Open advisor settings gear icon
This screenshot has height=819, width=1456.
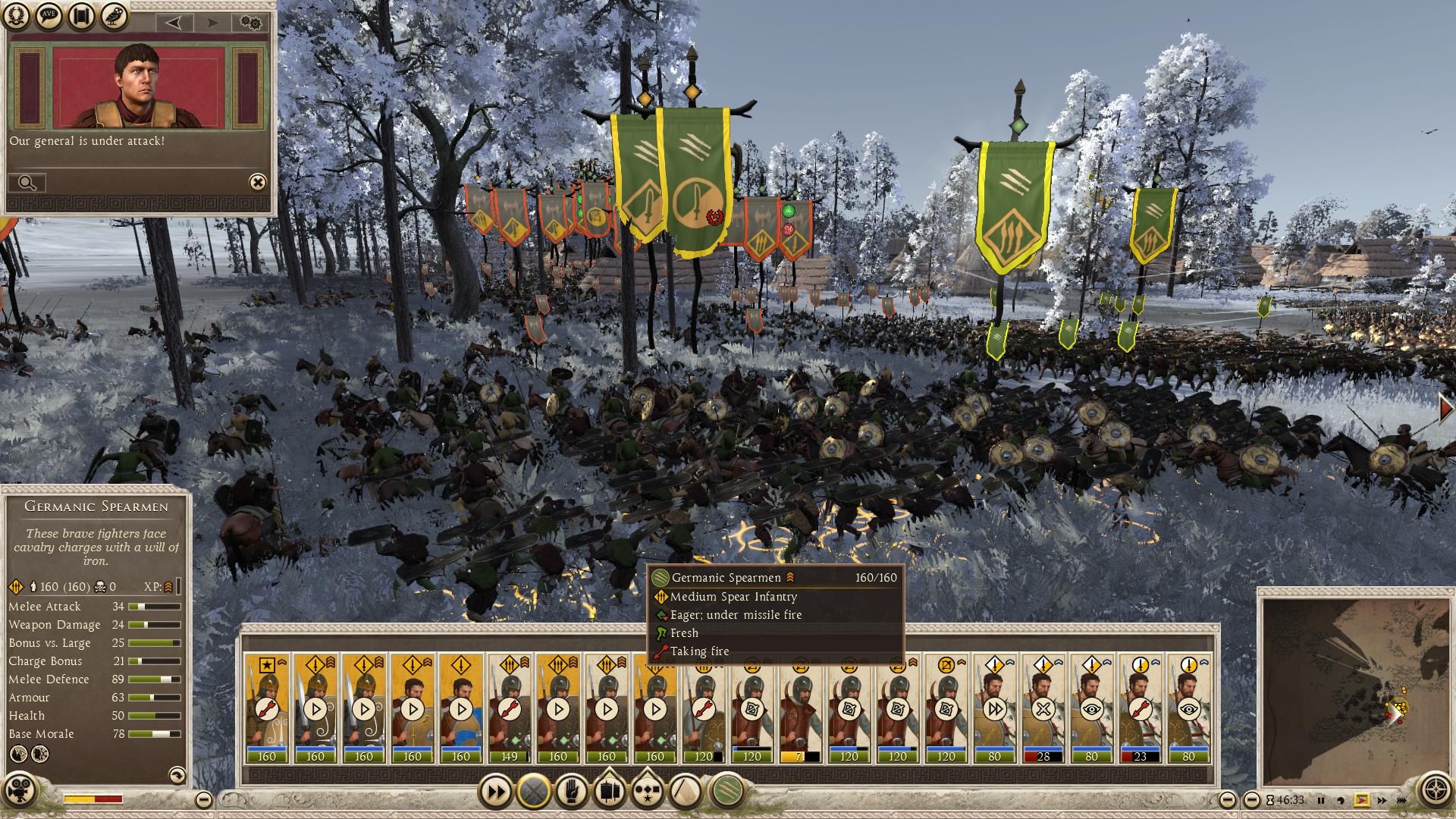click(251, 22)
